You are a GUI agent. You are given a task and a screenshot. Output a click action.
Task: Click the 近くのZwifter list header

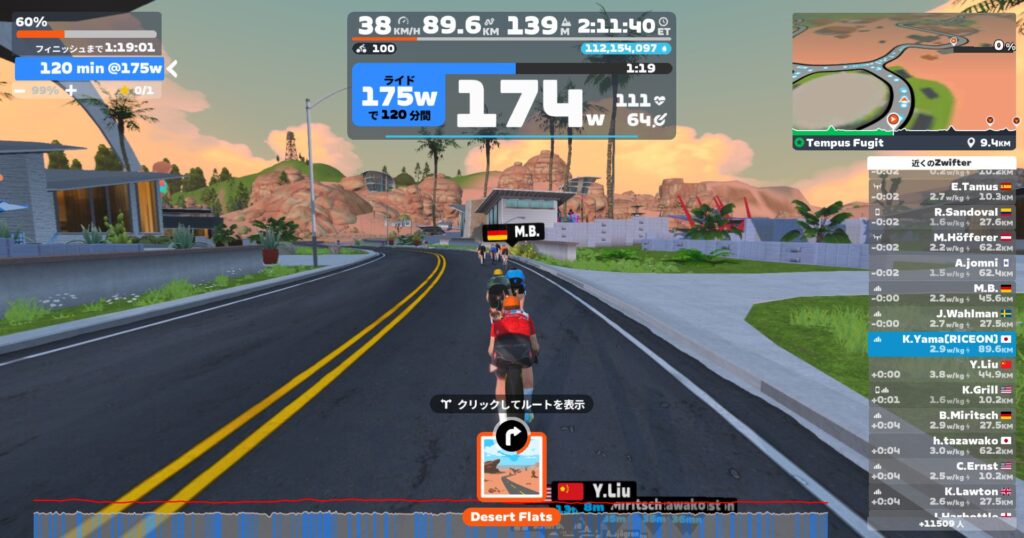pos(942,163)
